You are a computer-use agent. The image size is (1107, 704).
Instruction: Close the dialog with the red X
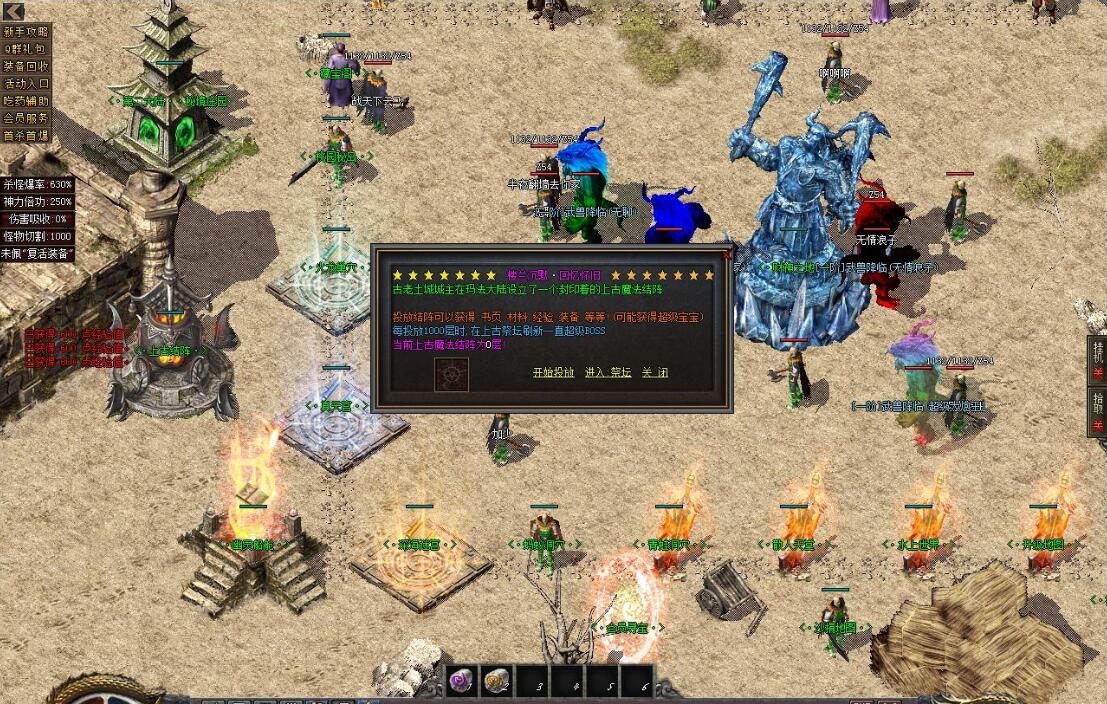point(727,254)
